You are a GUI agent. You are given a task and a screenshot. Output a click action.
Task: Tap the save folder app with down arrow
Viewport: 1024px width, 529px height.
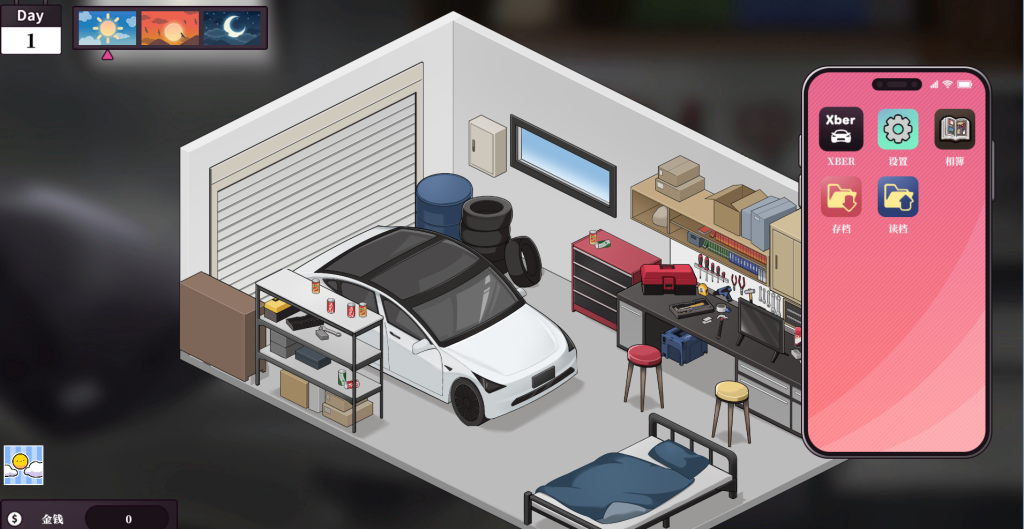click(841, 197)
